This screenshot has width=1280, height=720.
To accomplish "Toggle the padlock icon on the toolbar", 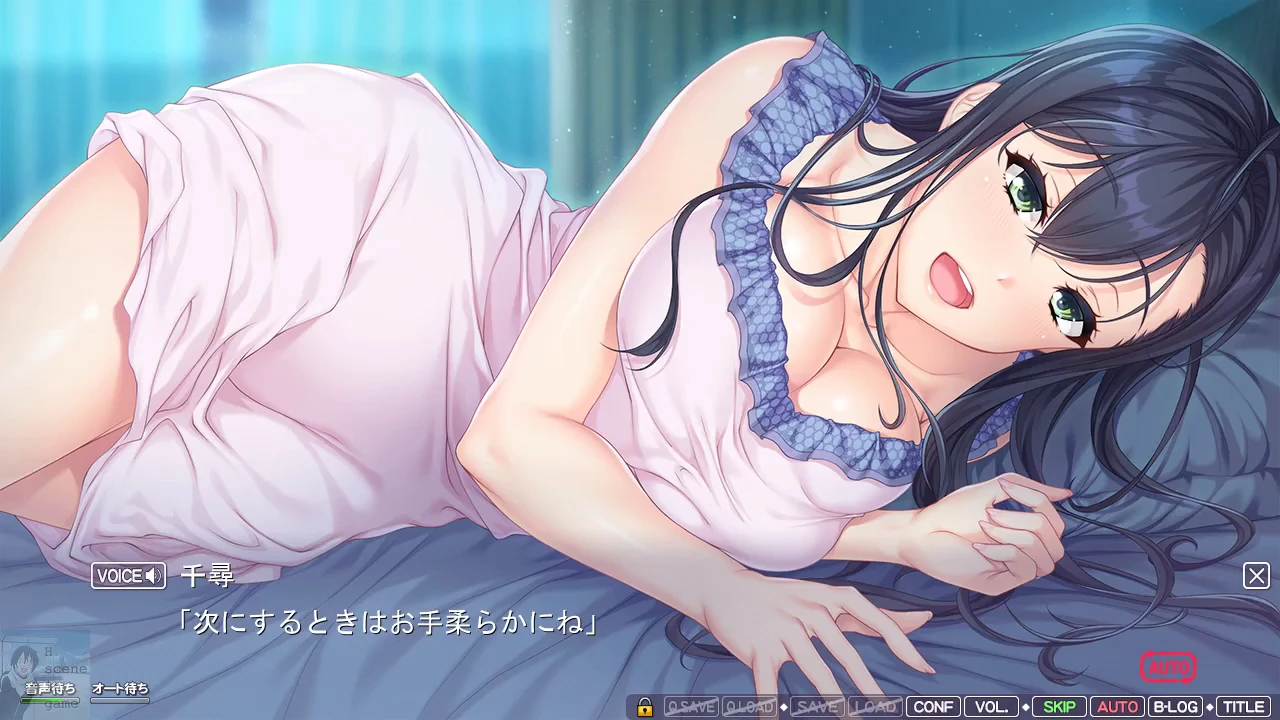I will click(645, 707).
